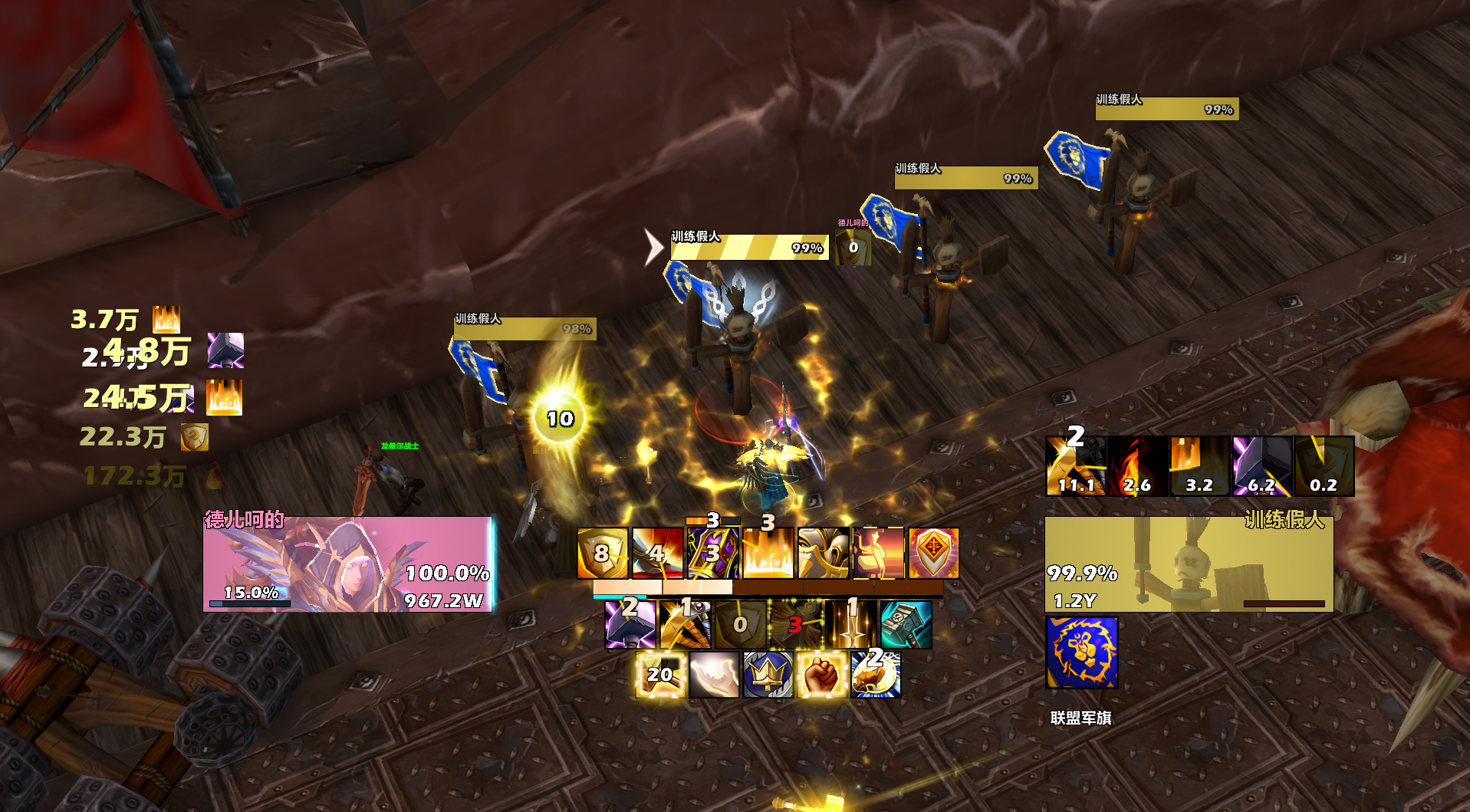1470x812 pixels.
Task: Select the teal-glowing hammer stun ability
Action: tap(907, 623)
